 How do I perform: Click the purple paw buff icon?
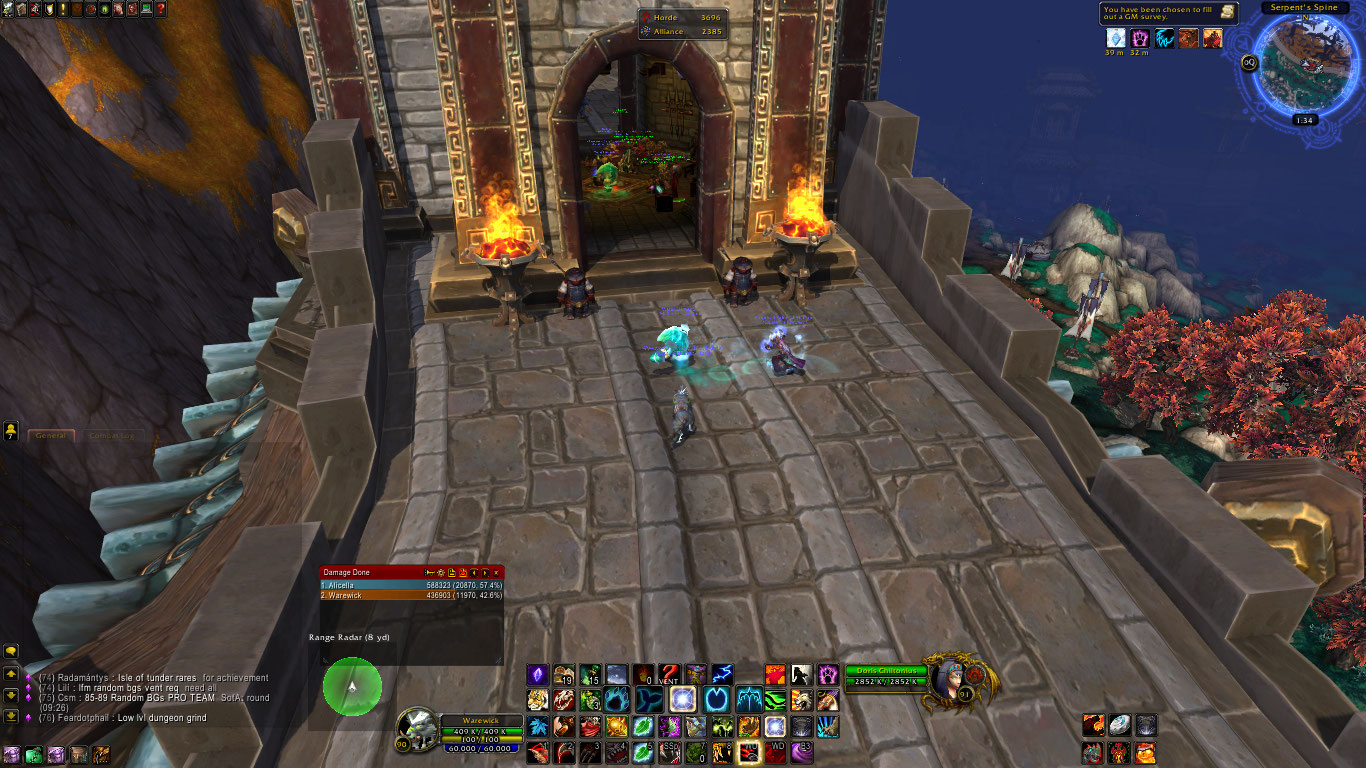(x=1140, y=38)
